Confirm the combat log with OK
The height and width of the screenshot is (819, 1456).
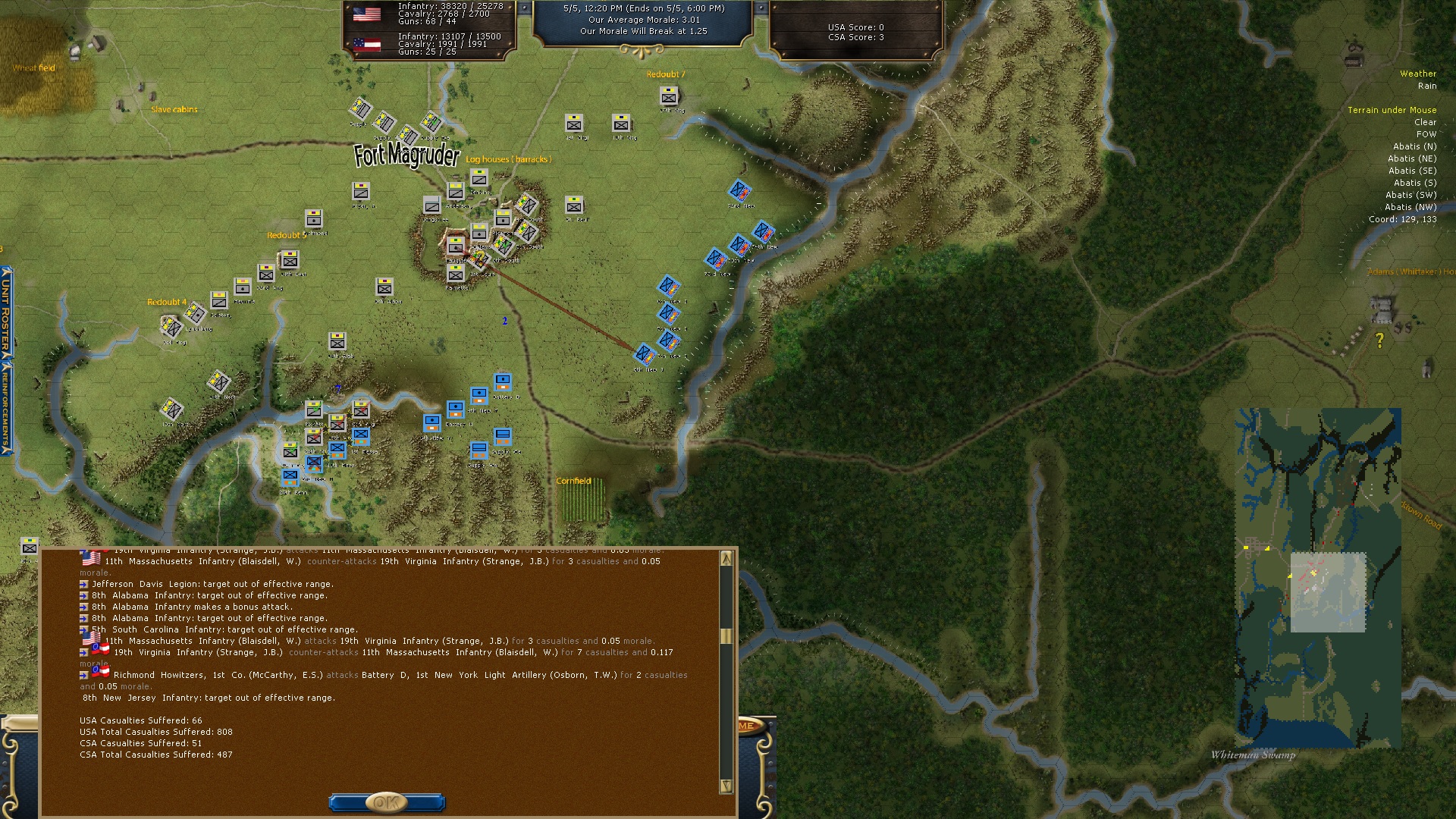point(386,802)
